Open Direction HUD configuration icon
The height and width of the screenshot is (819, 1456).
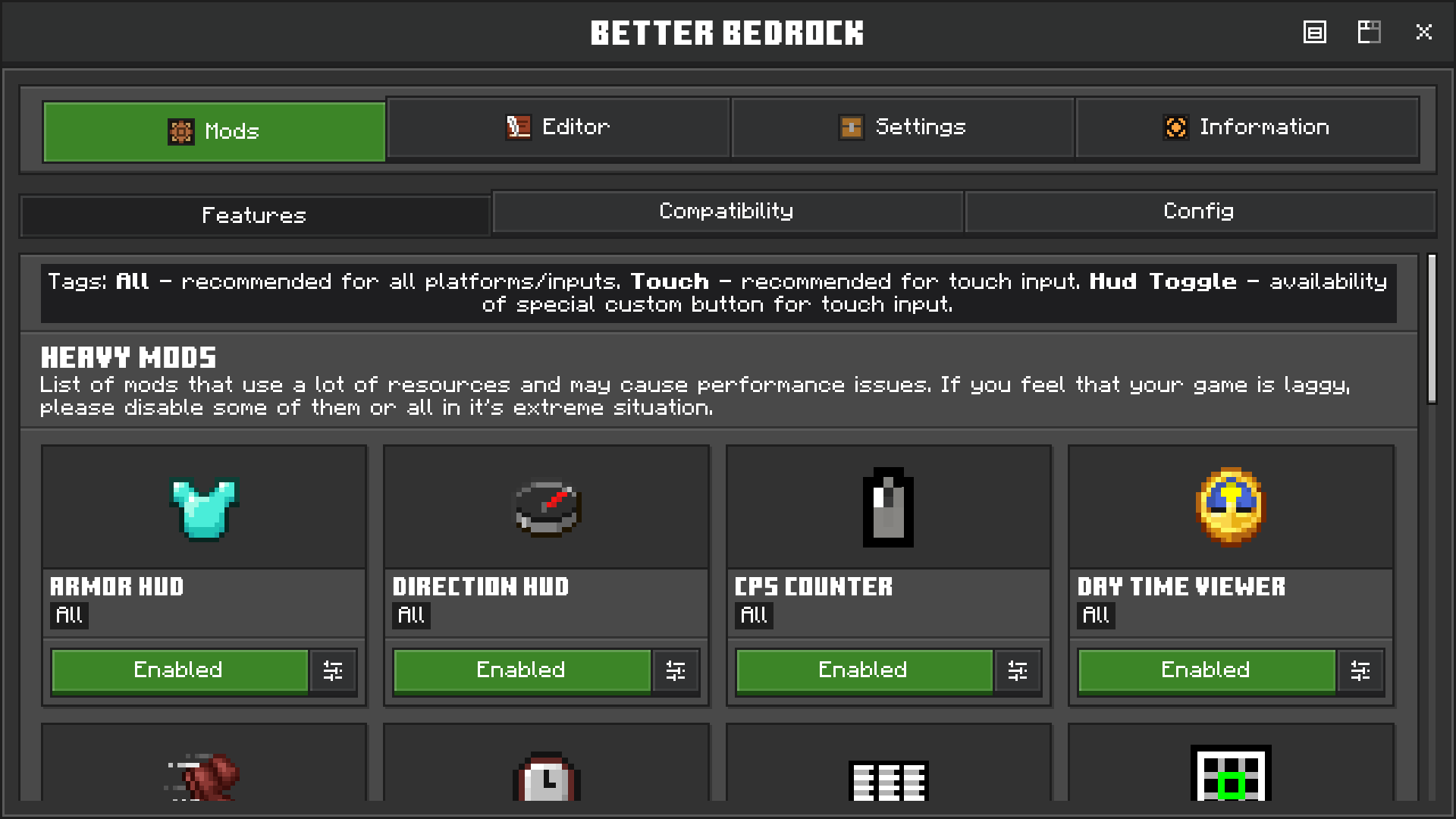[x=676, y=670]
